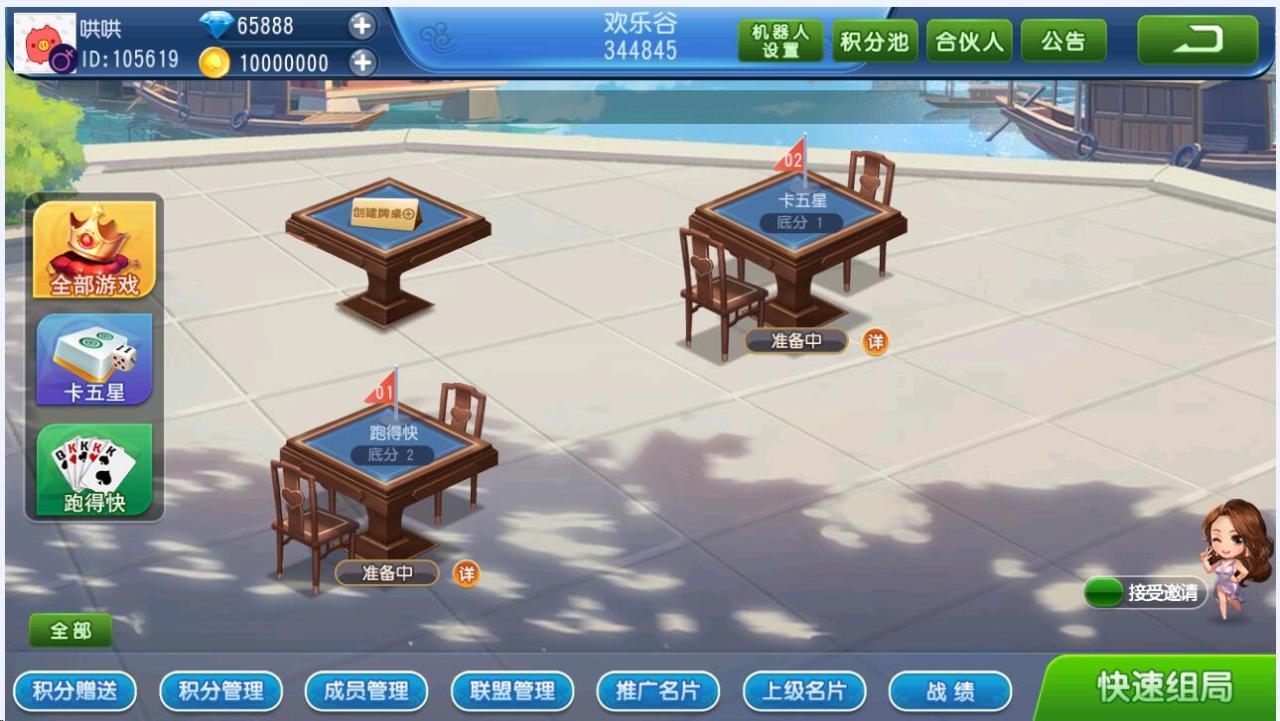
Task: Expand details with 详 on the 跑得快 table
Action: tap(464, 573)
